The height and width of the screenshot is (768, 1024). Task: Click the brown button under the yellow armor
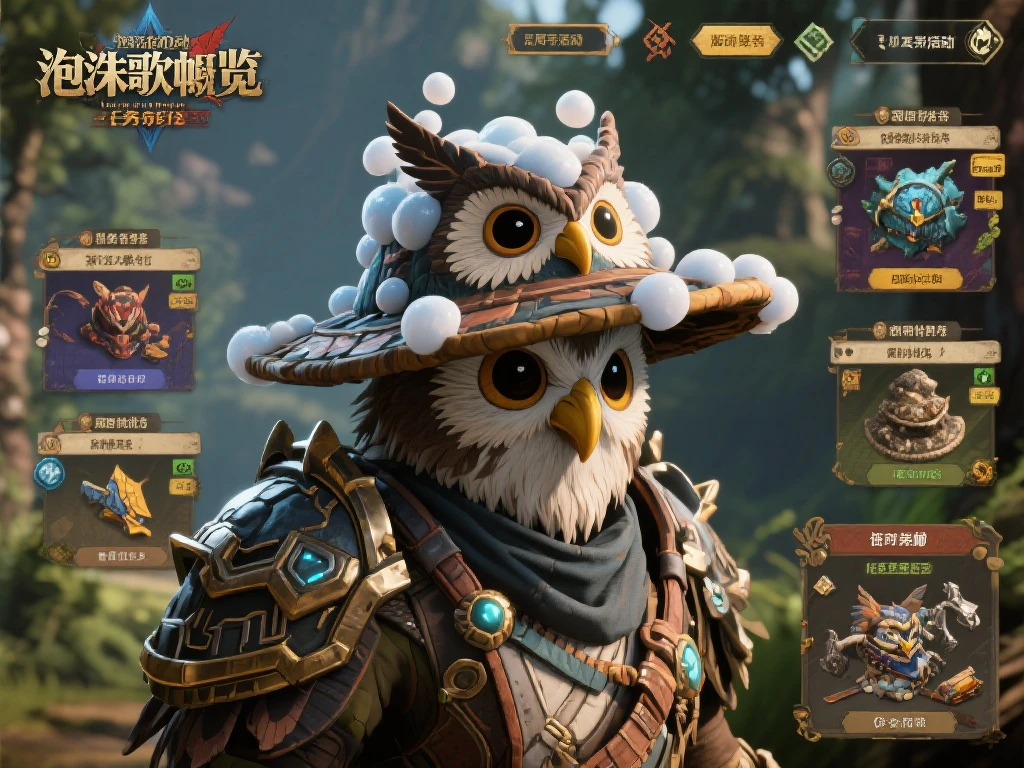point(118,556)
